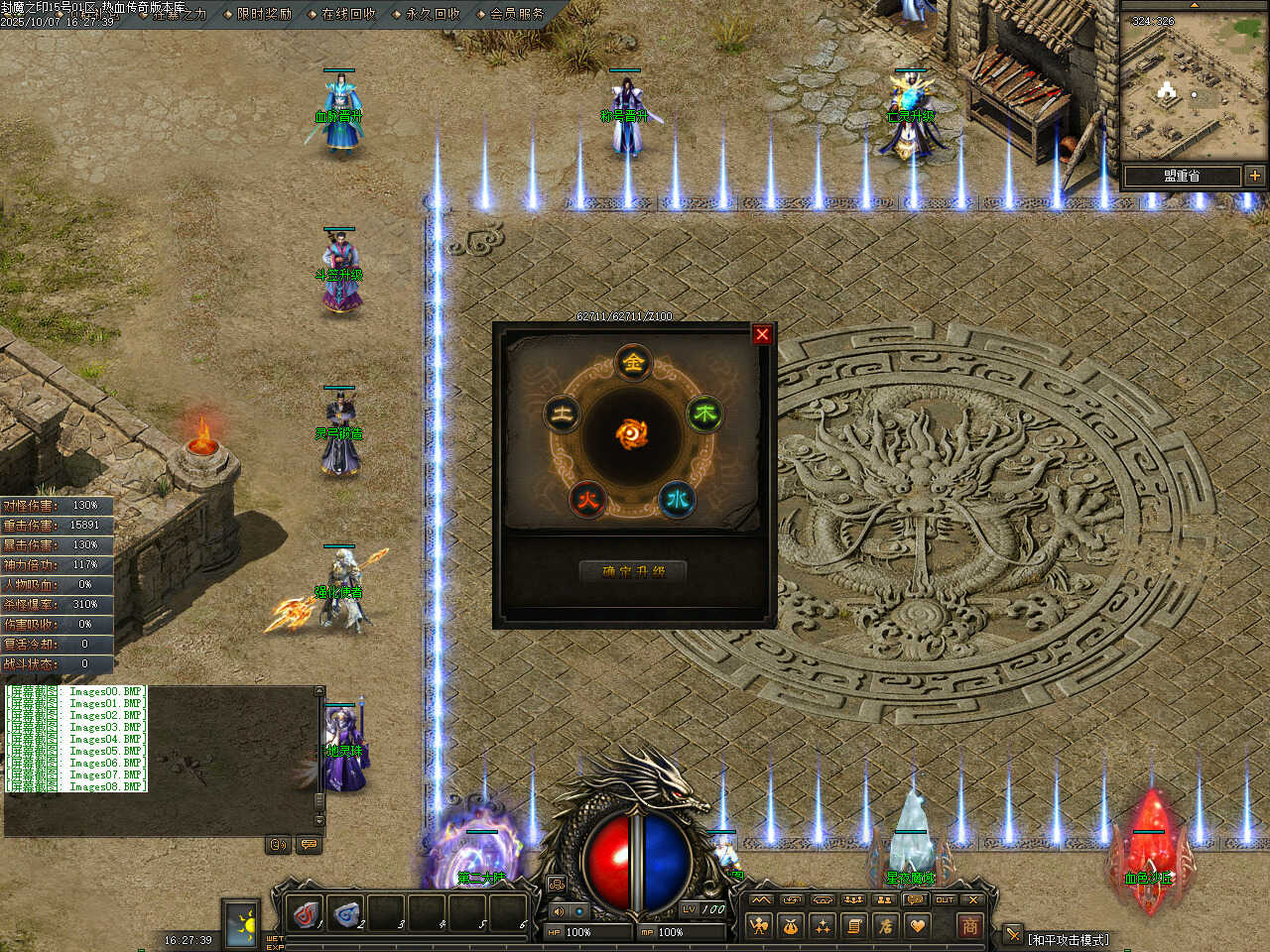This screenshot has height=952, width=1270.
Task: Click the 确定升级 confirm upgrade button
Action: point(633,571)
